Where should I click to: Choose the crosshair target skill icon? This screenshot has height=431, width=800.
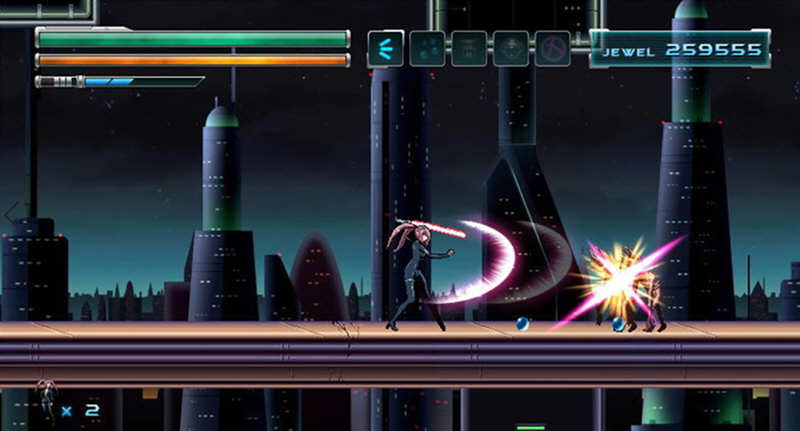(x=510, y=48)
